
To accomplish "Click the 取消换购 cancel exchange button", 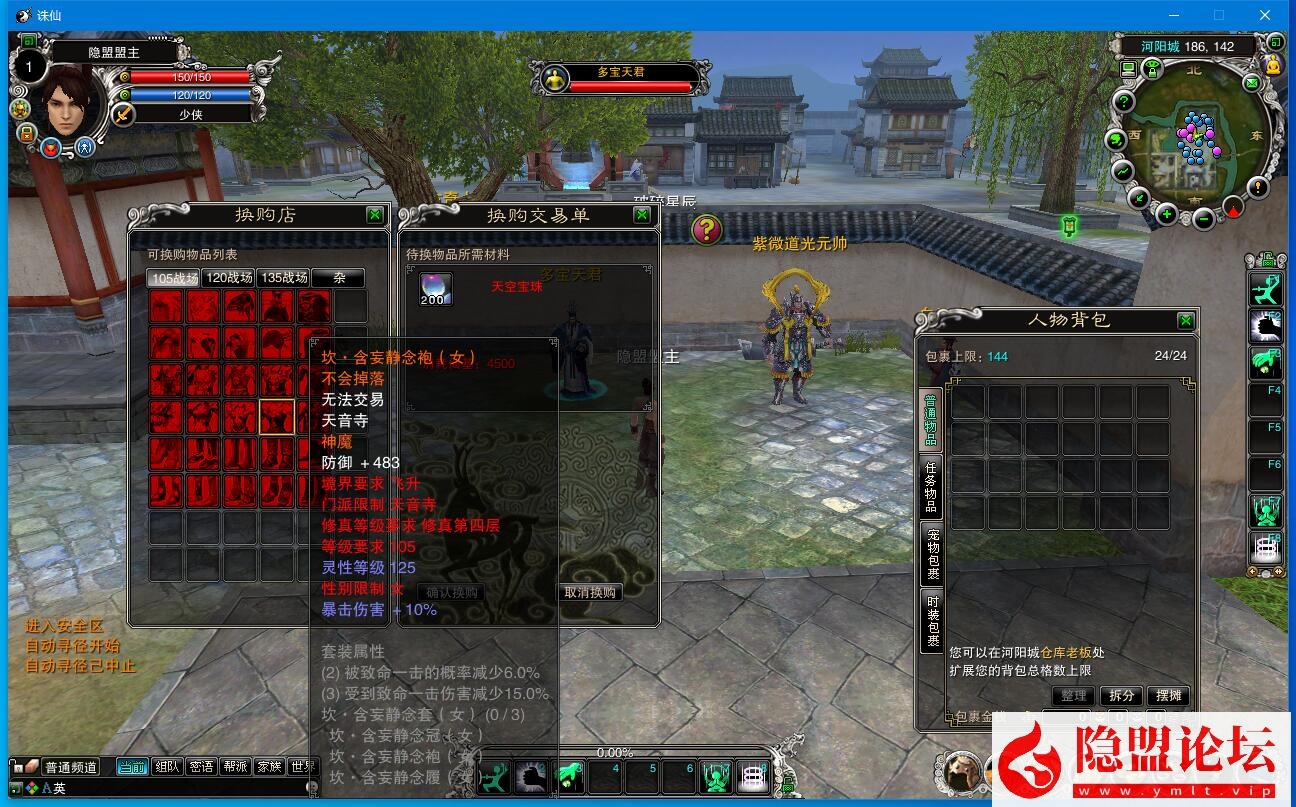I will click(590, 592).
